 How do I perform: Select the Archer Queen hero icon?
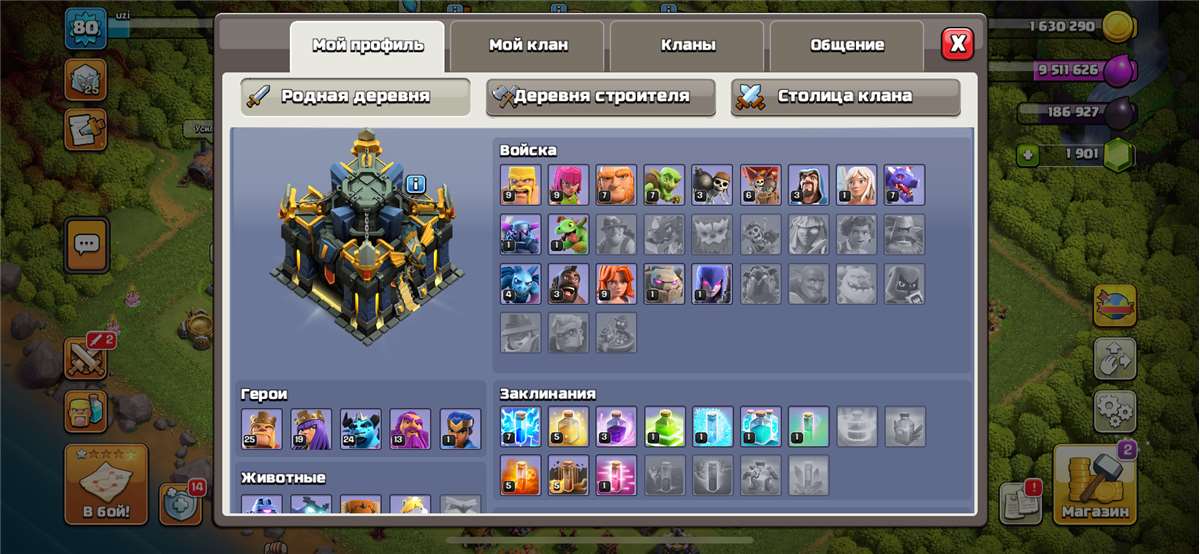click(310, 428)
